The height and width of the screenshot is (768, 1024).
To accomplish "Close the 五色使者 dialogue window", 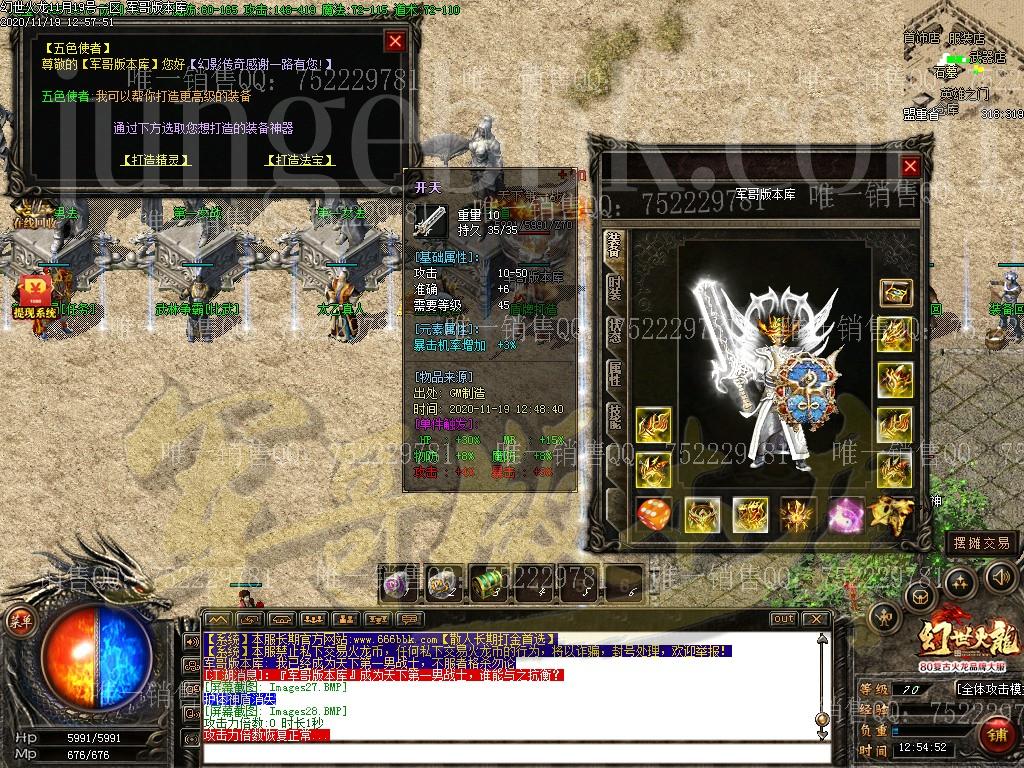I will point(395,41).
